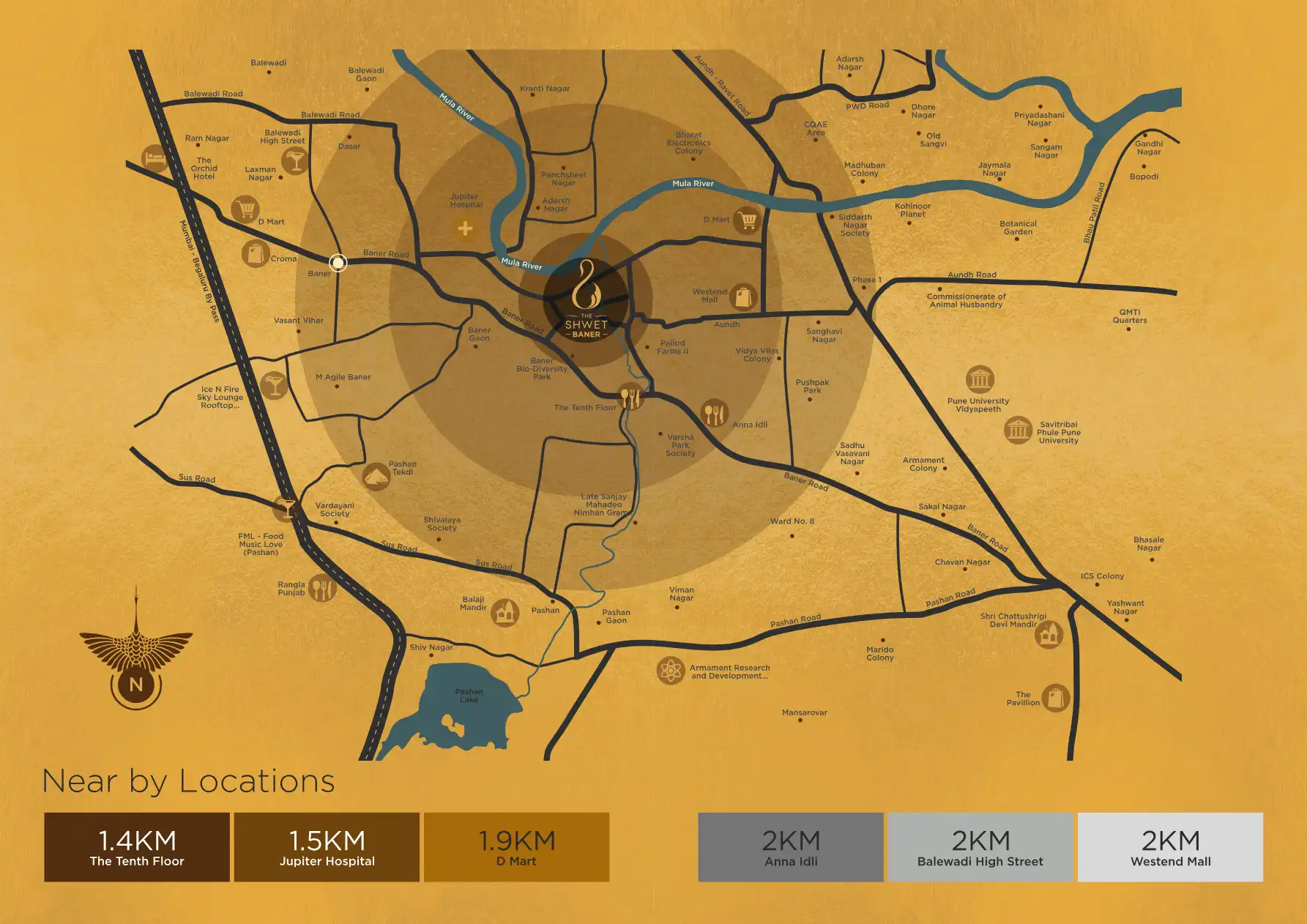Select the Rangla Punjab restaurant marker

[x=321, y=588]
